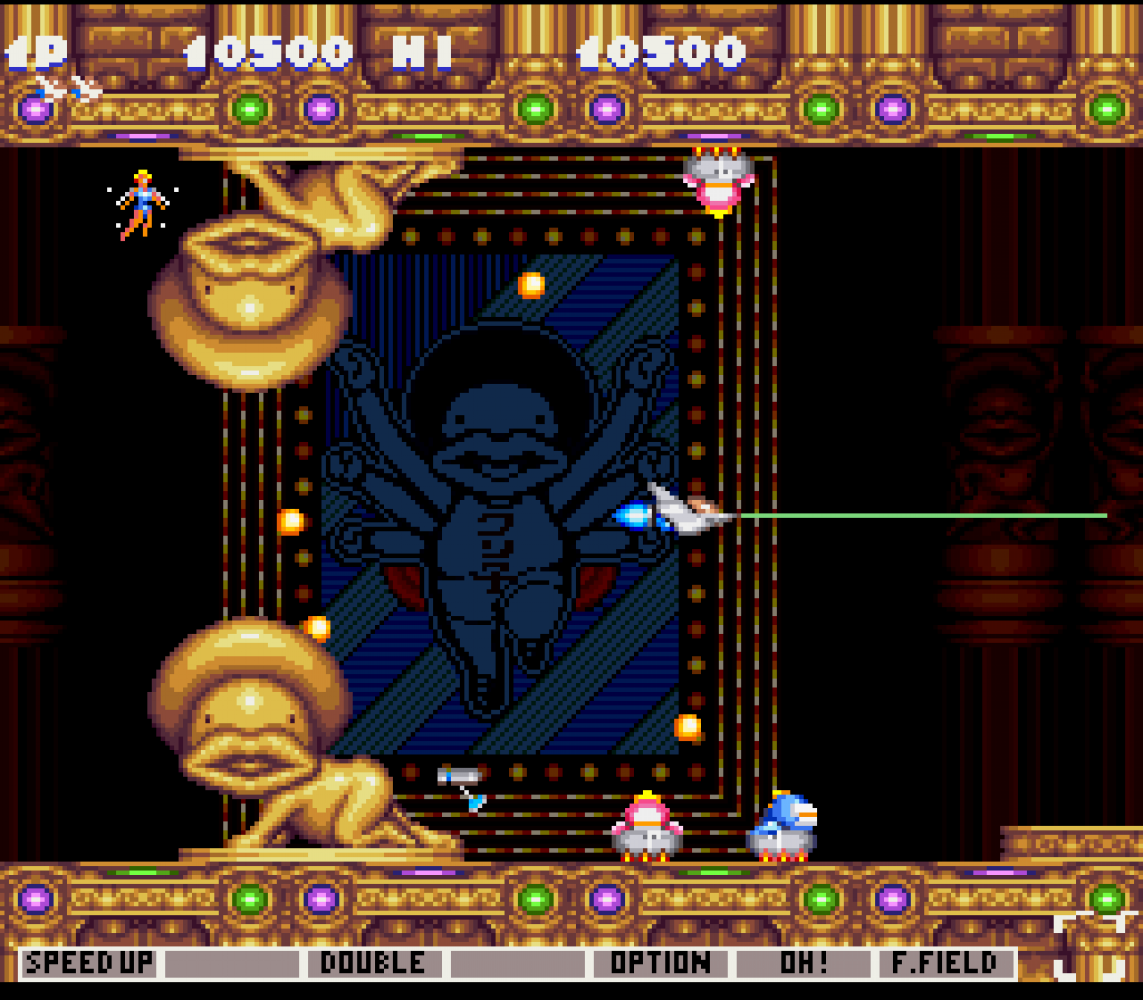Select the F.FIELD power-up slot
Image resolution: width=1143 pixels, height=1000 pixels.
click(x=945, y=964)
